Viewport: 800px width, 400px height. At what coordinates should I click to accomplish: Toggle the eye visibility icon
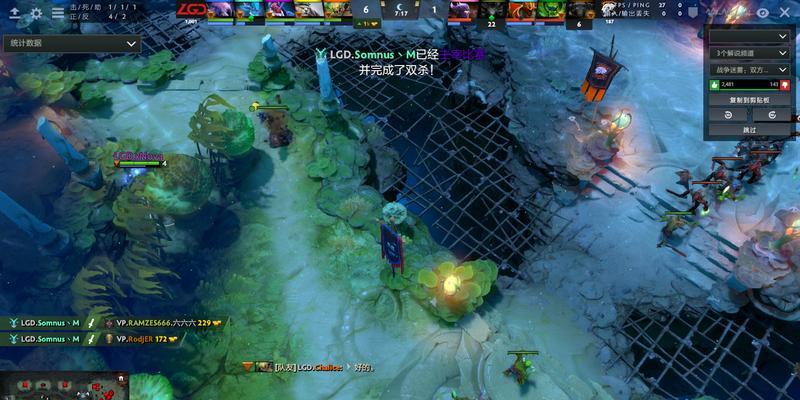[x=763, y=13]
